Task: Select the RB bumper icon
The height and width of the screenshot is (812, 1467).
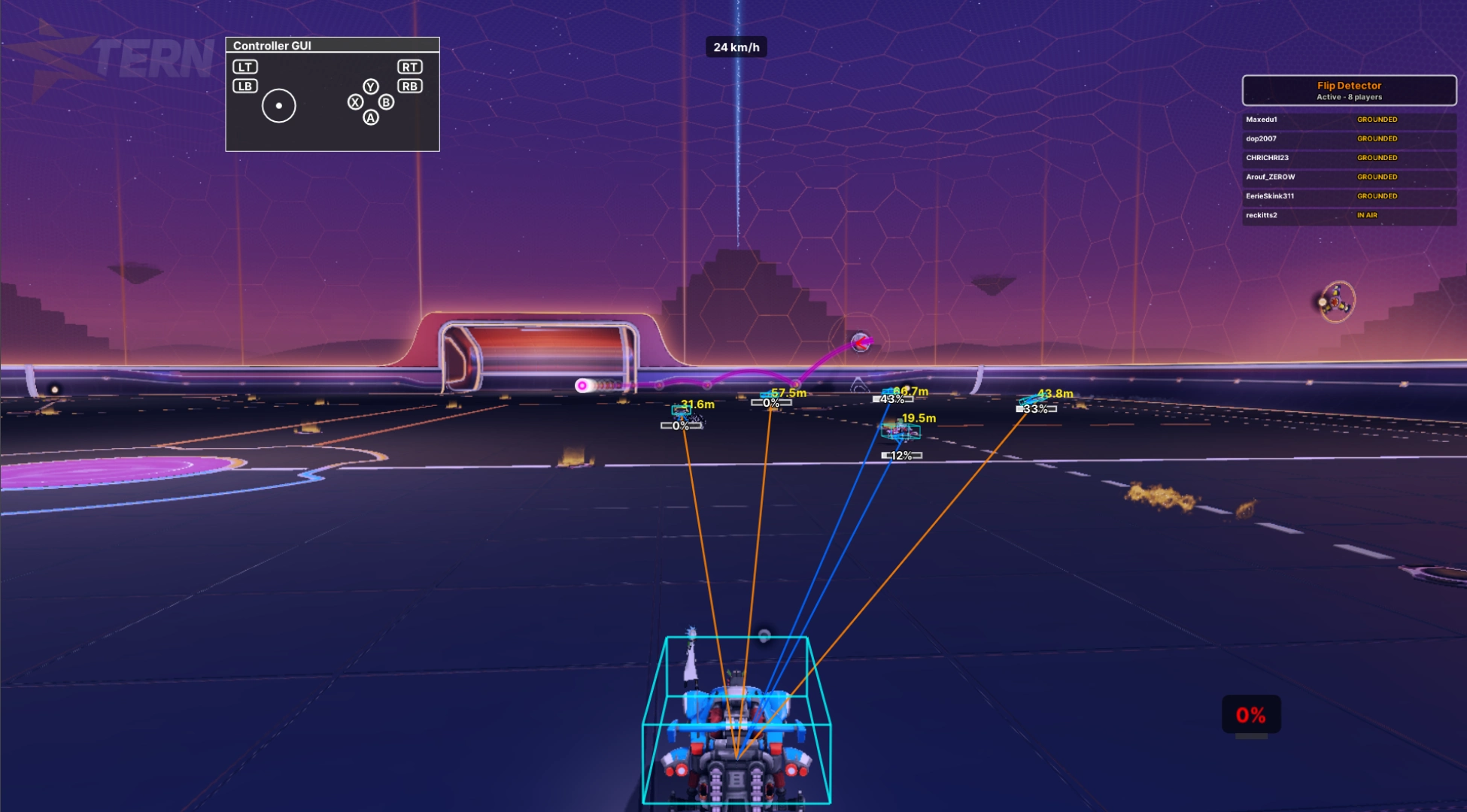Action: pos(409,86)
